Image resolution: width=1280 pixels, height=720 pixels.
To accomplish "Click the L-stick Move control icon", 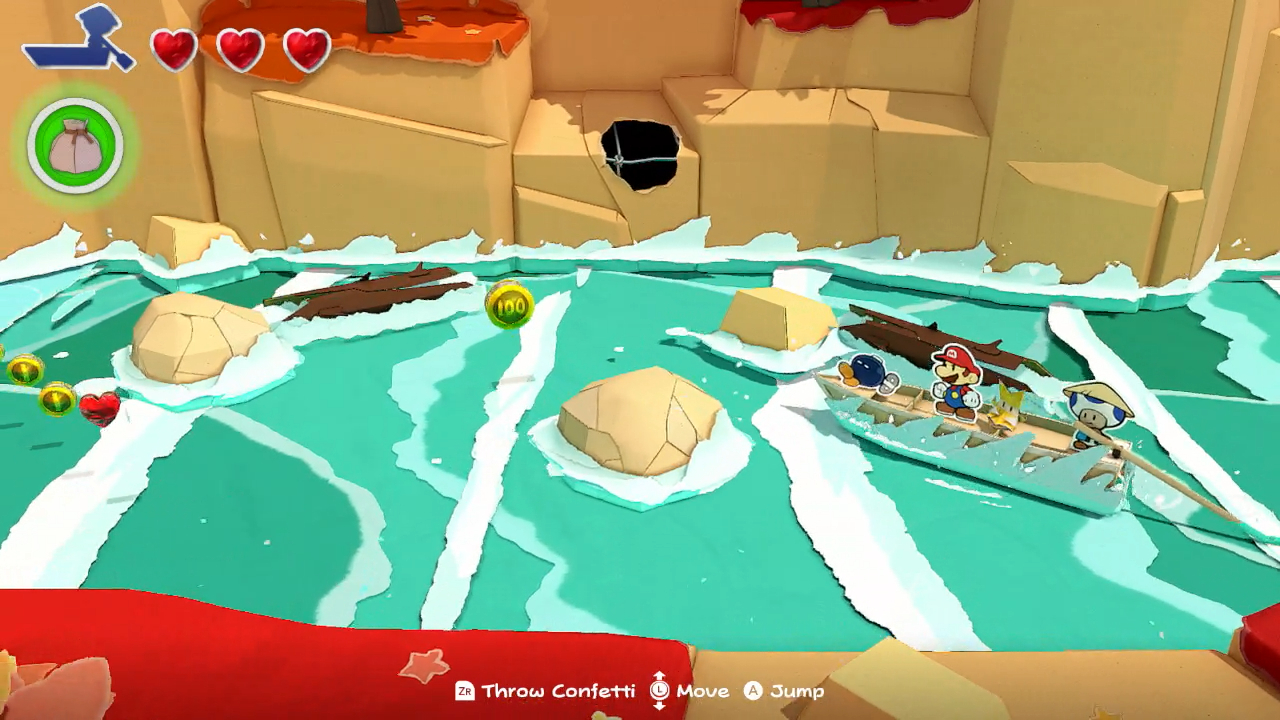I will [x=662, y=691].
